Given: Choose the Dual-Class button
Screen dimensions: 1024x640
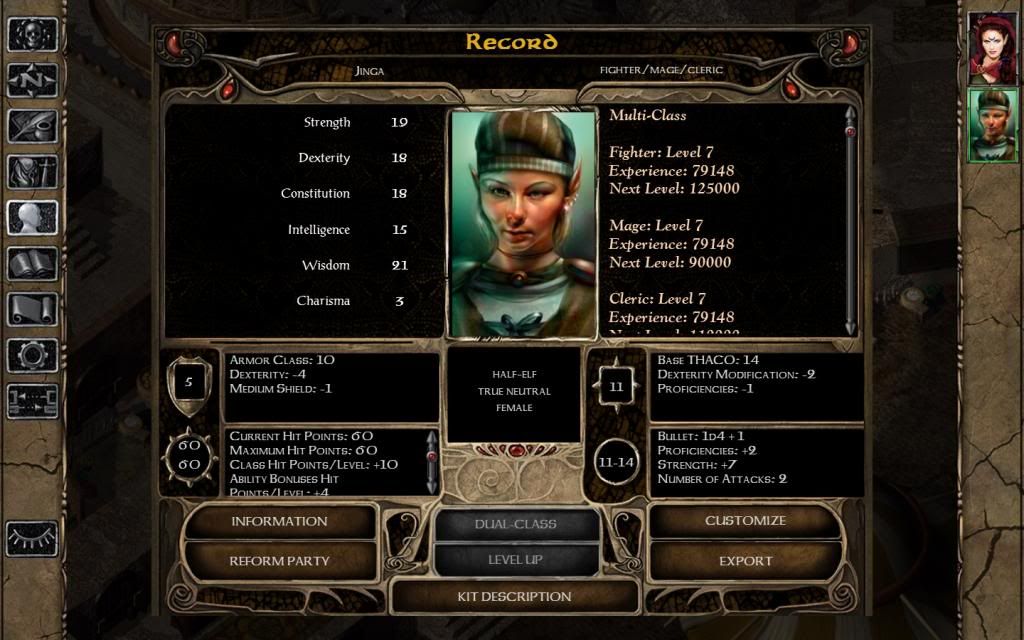Looking at the screenshot, I should pos(516,524).
